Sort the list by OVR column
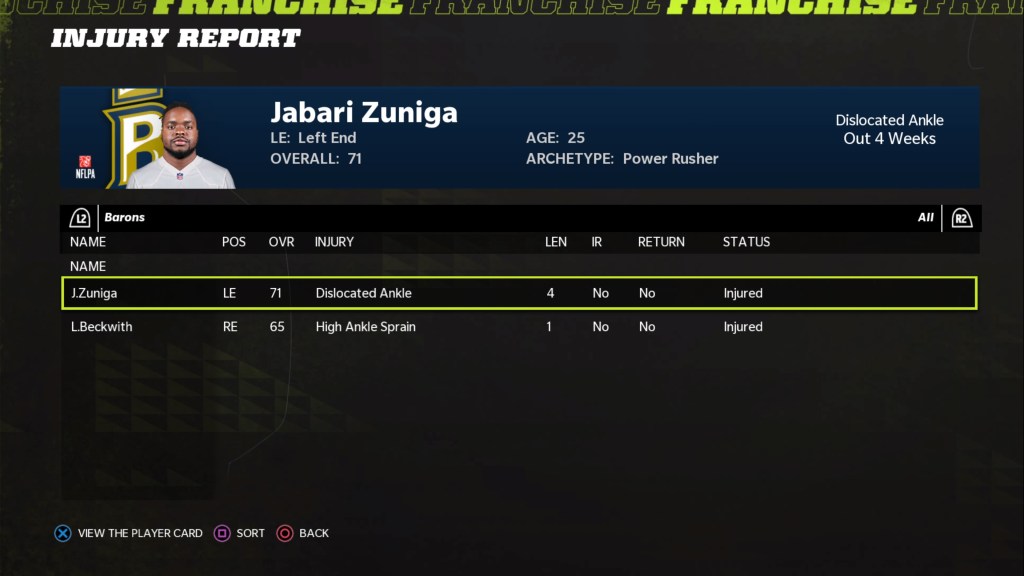The height and width of the screenshot is (576, 1024). point(281,242)
